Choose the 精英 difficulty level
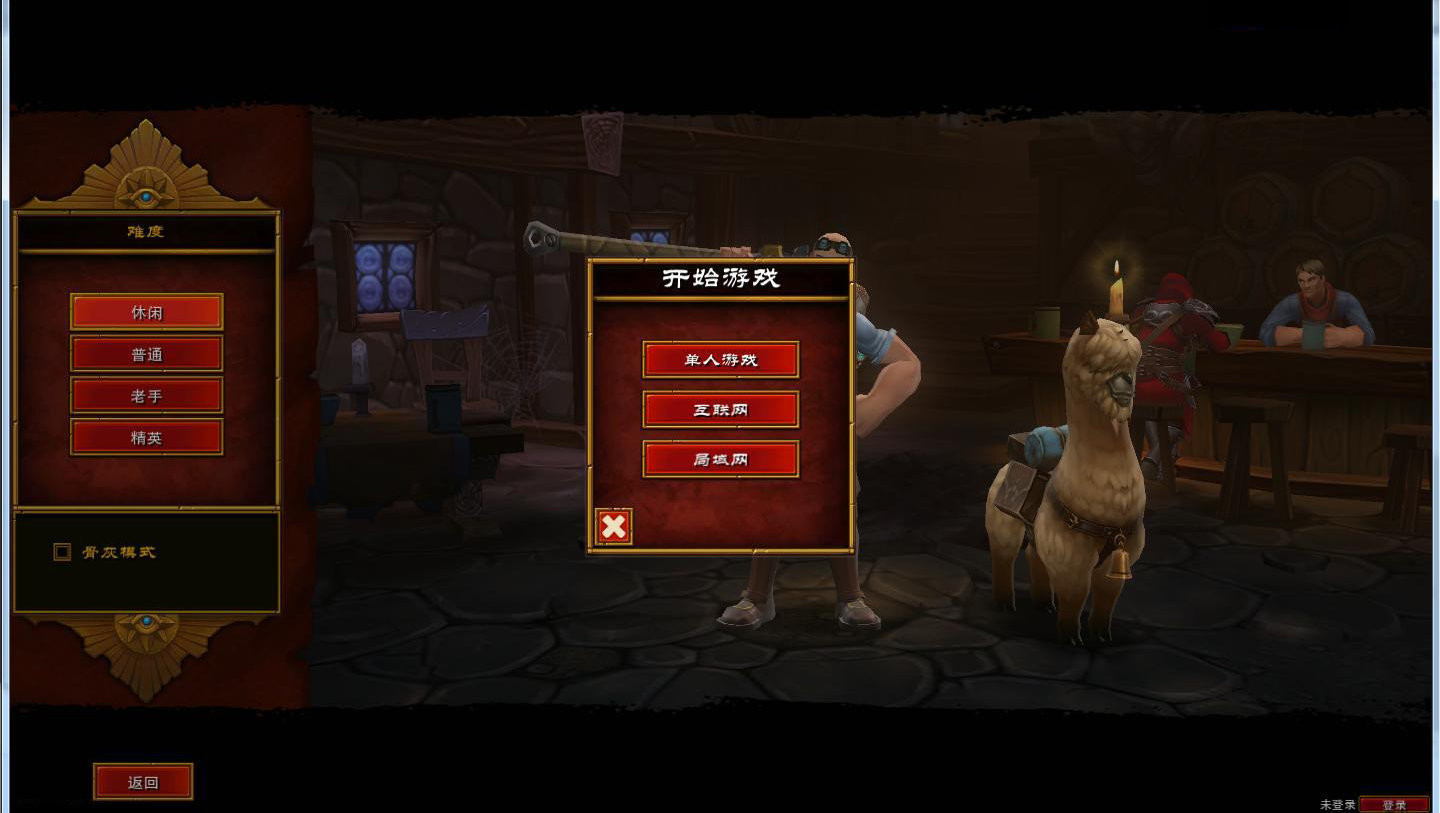Image resolution: width=1440 pixels, height=813 pixels. [146, 437]
